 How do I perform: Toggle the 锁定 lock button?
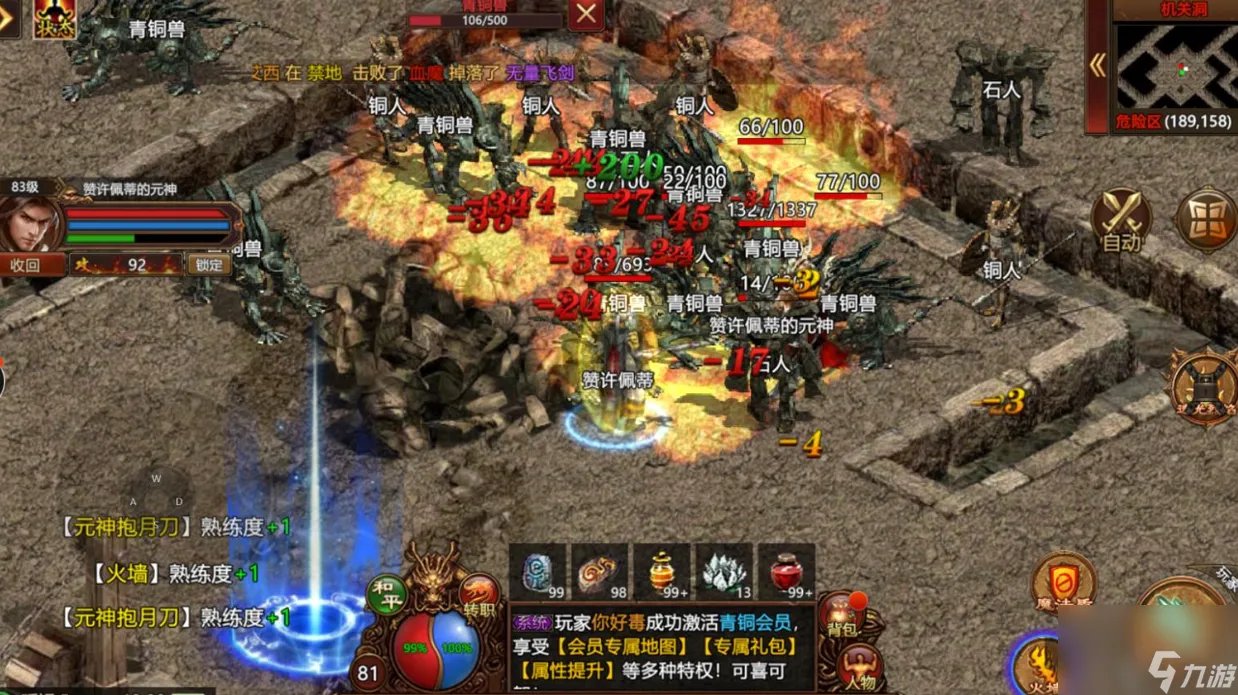[209, 265]
